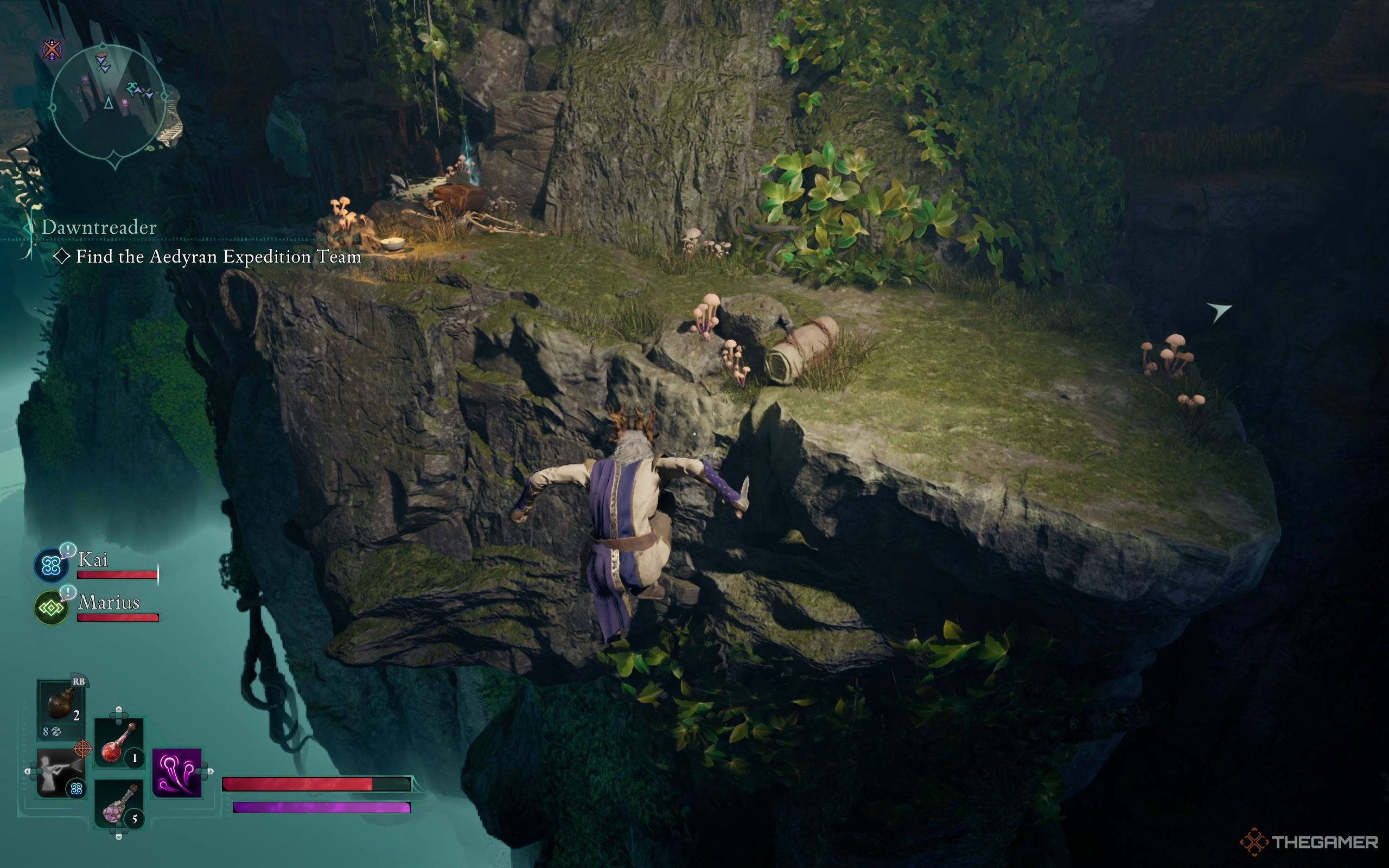This screenshot has height=868, width=1389.
Task: Drink the red health potion
Action: tap(118, 743)
